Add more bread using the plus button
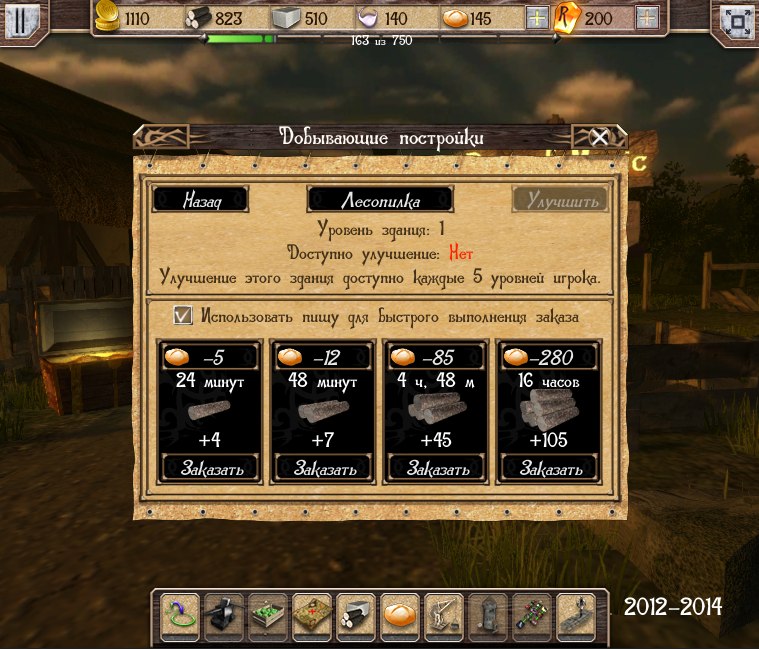This screenshot has width=759, height=649. [x=537, y=18]
